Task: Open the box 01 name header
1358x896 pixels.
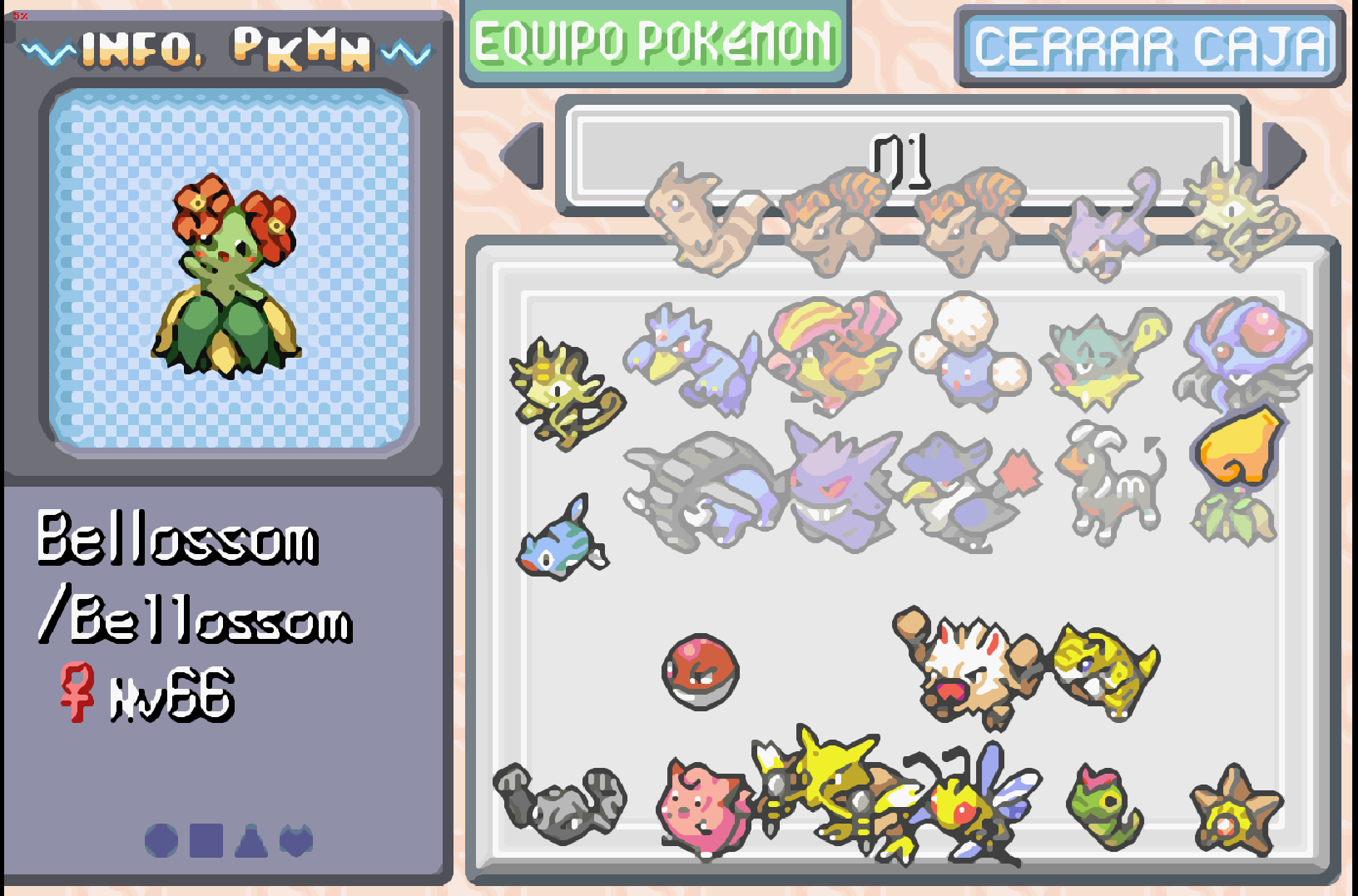Action: tap(902, 157)
